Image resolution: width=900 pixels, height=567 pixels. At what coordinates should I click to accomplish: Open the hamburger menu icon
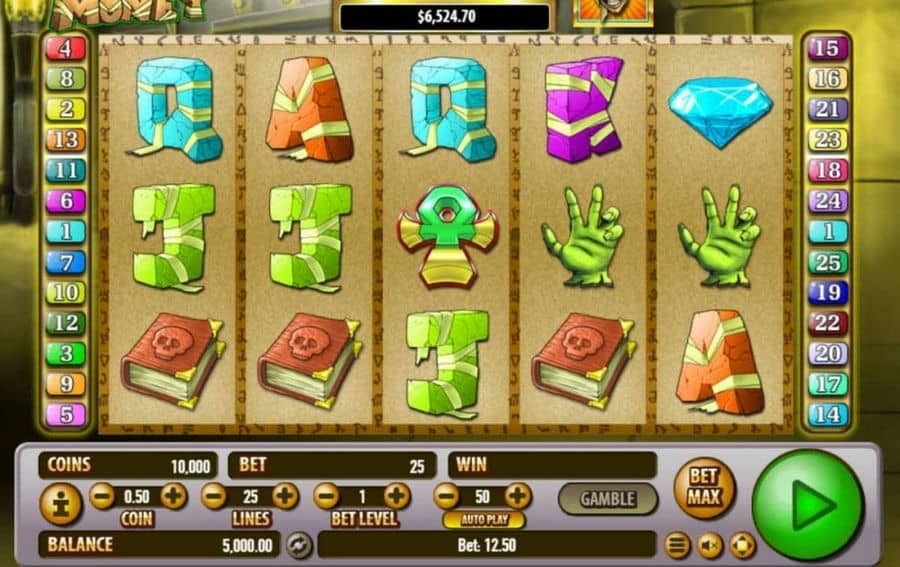tap(678, 545)
